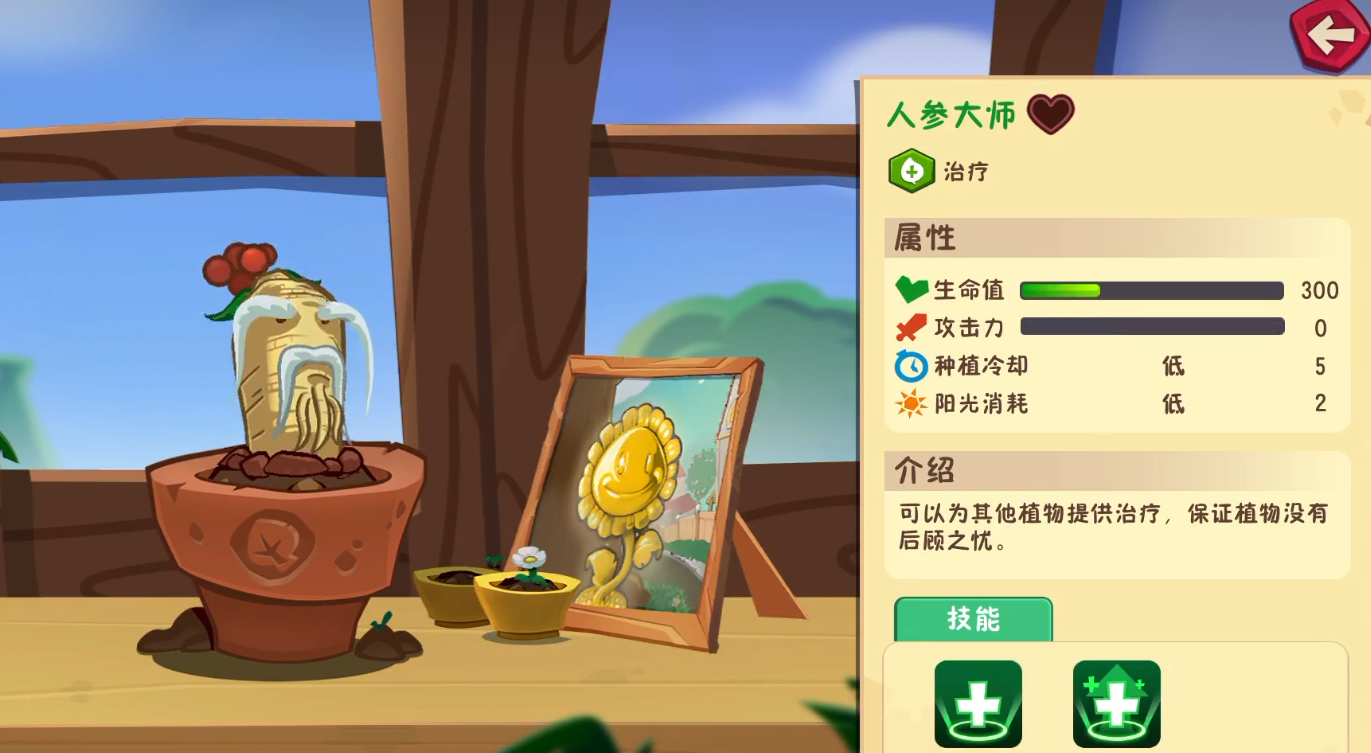This screenshot has height=753, width=1371.
Task: Click the green health progress bar
Action: tap(1060, 290)
